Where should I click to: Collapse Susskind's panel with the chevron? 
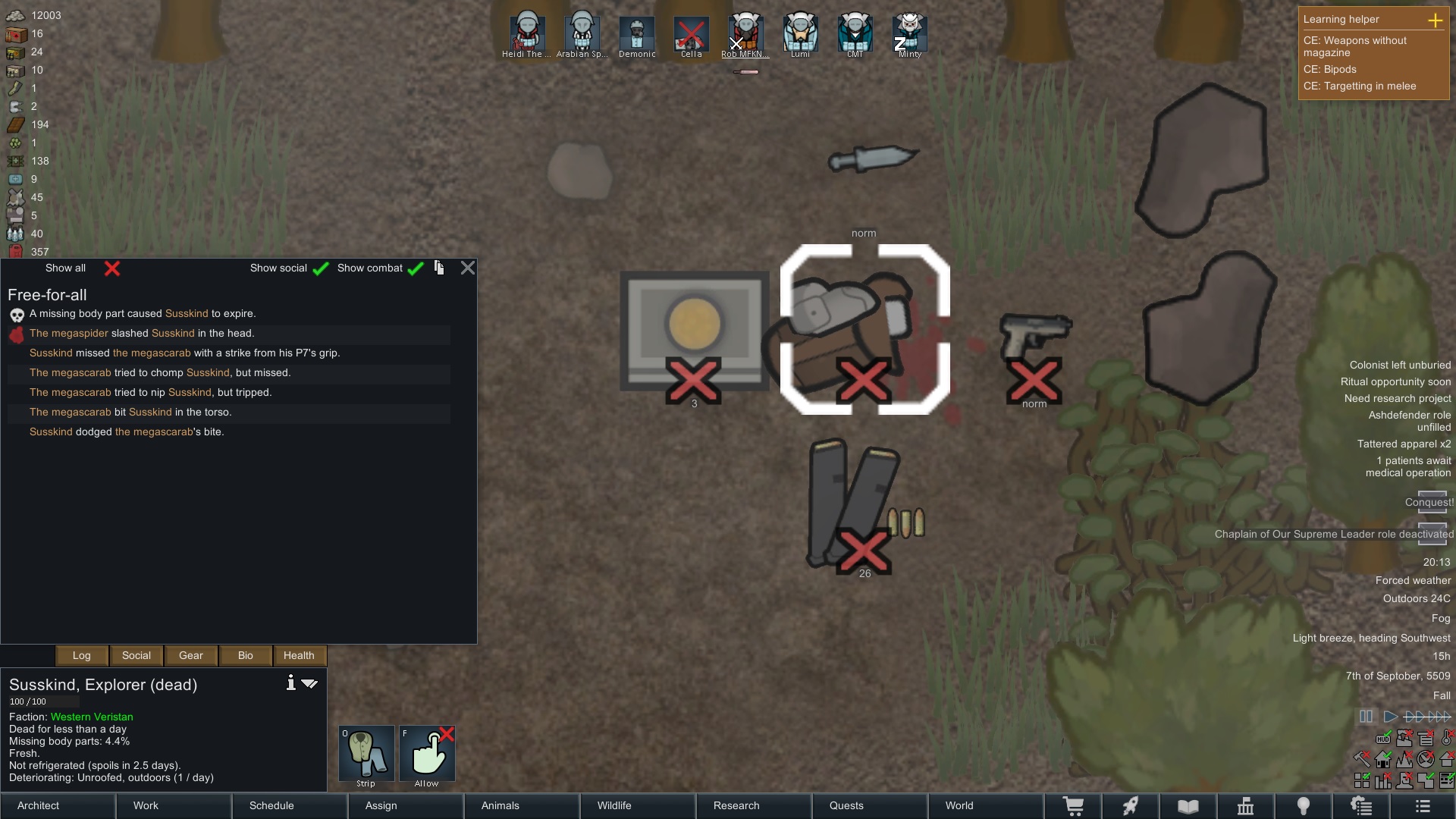point(309,683)
